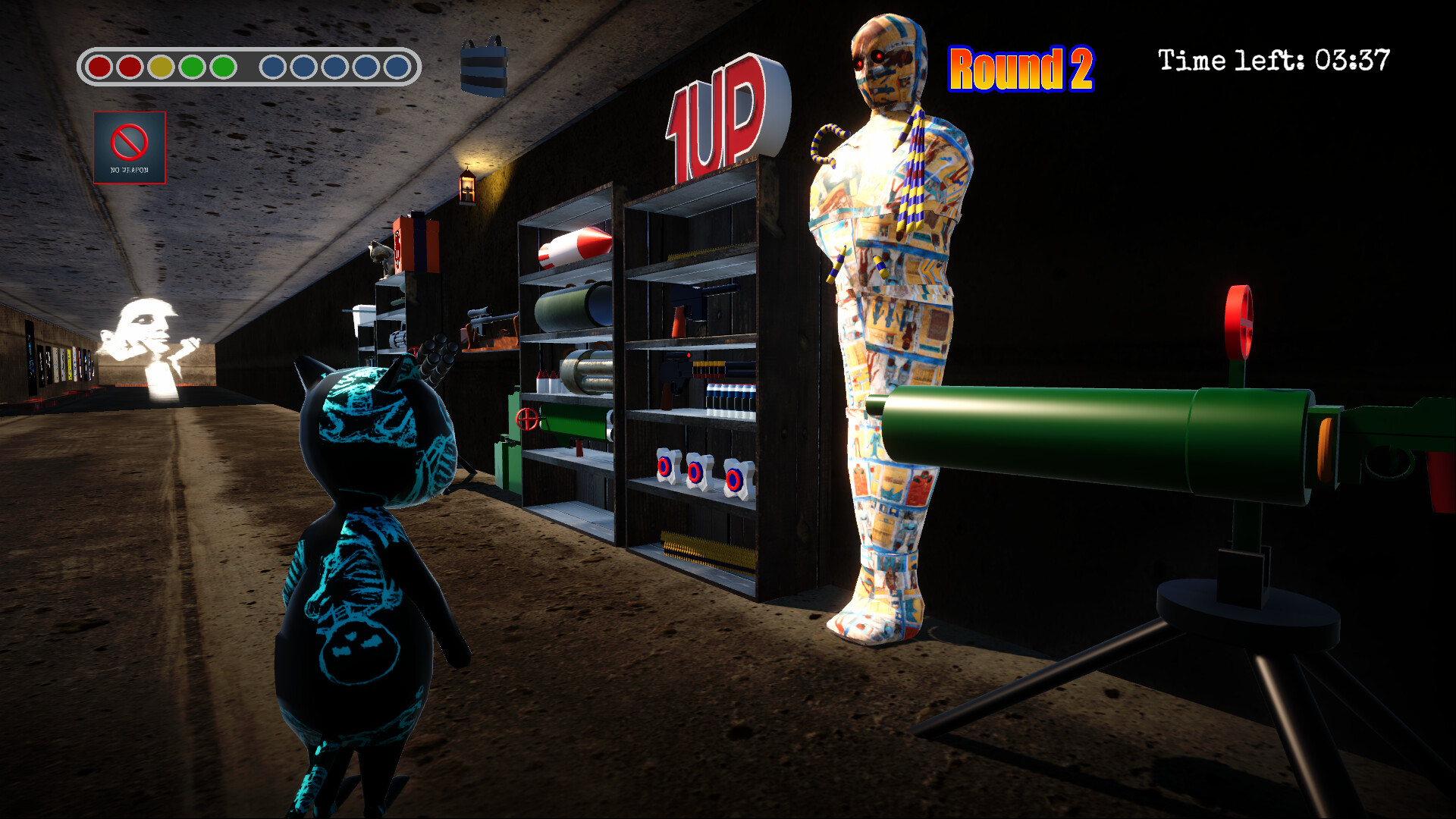Click the Time left counter
Screen dimensions: 1456x819
[1274, 59]
